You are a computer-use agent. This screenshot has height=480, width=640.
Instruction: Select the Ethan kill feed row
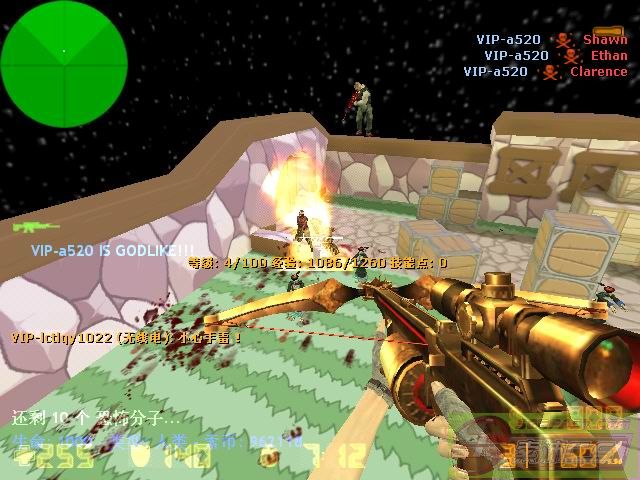pyautogui.click(x=555, y=56)
